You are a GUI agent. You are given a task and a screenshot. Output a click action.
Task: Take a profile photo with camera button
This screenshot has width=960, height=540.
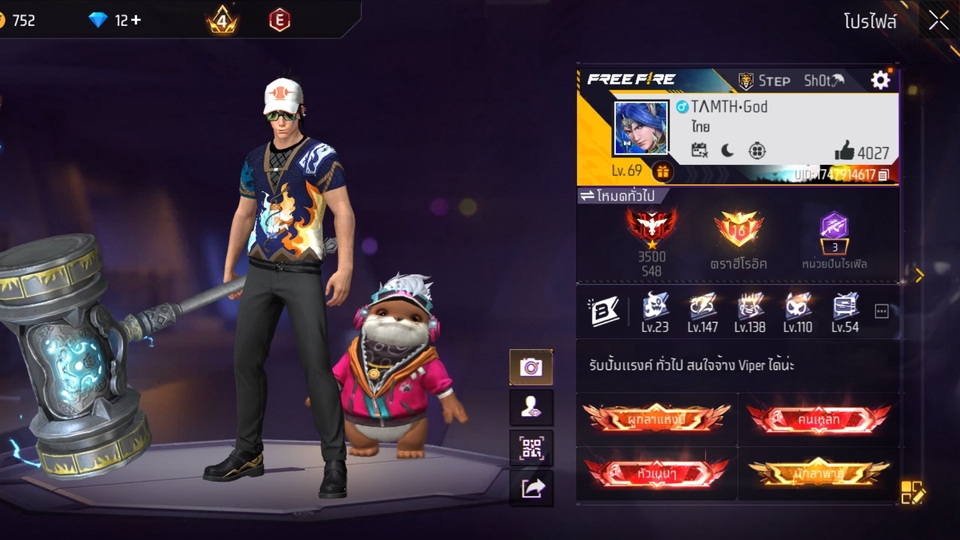(531, 367)
